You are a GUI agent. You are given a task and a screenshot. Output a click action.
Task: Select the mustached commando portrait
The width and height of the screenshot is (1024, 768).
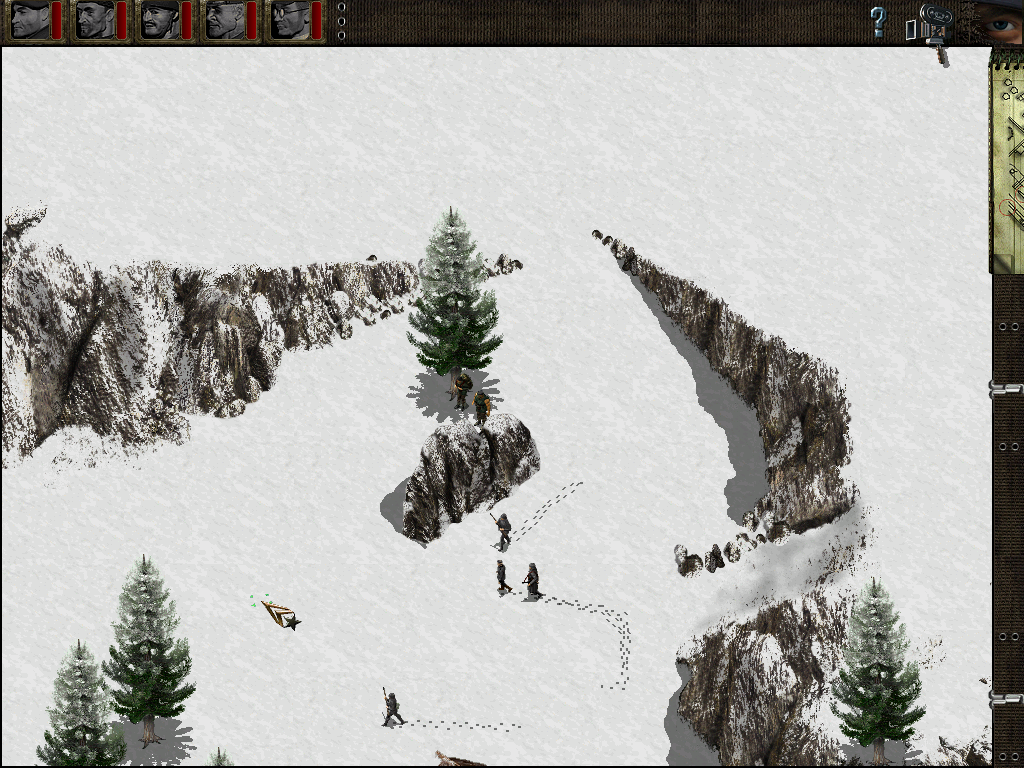coord(160,20)
